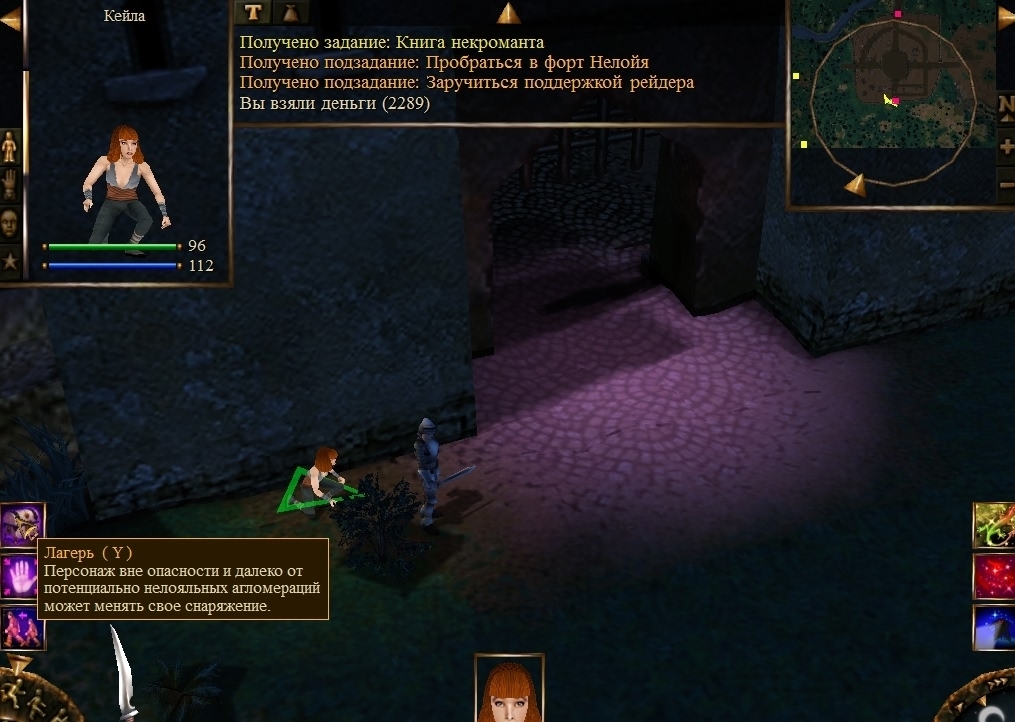Select Keila's portrait at the bottom

tap(509, 690)
